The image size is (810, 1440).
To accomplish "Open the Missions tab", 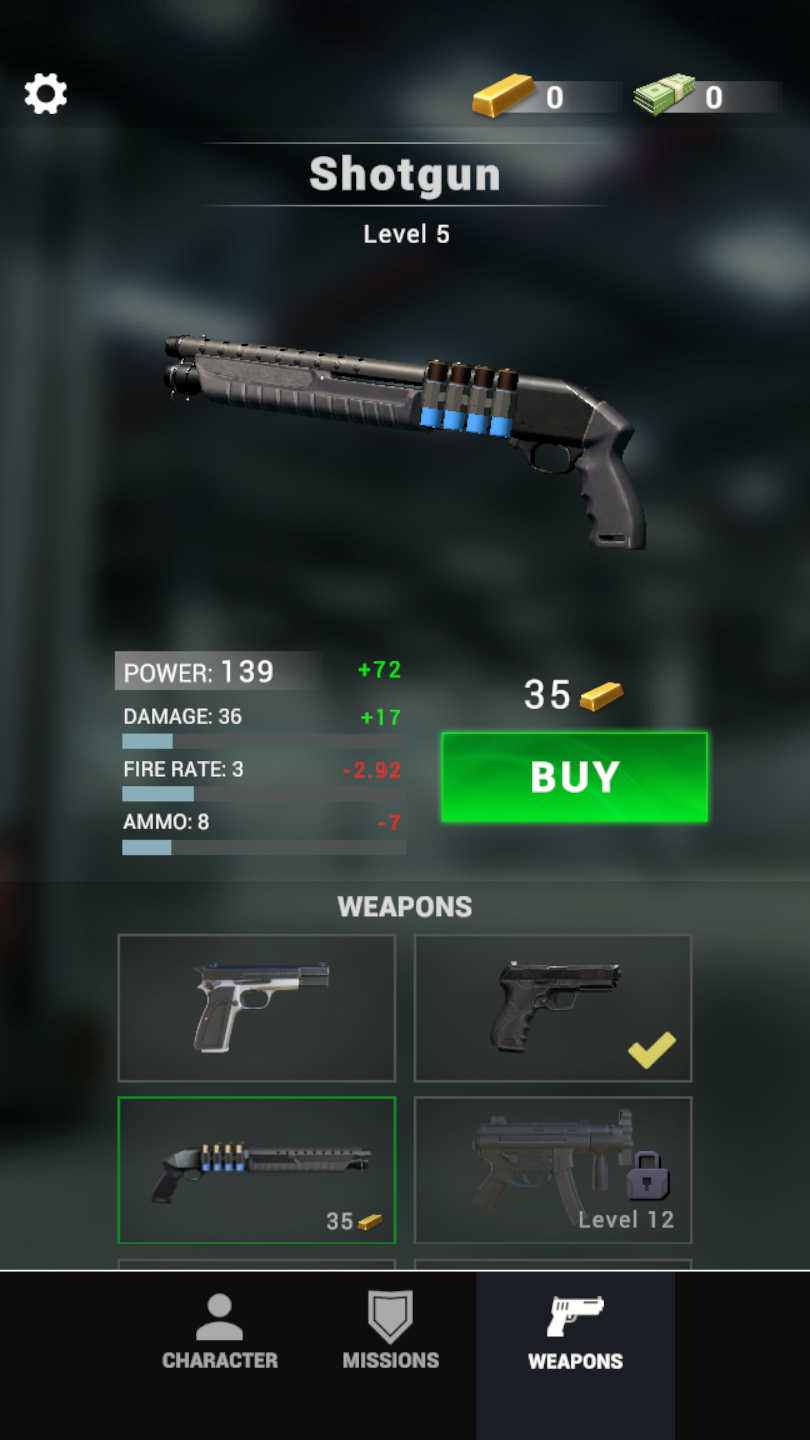I will tap(391, 1332).
